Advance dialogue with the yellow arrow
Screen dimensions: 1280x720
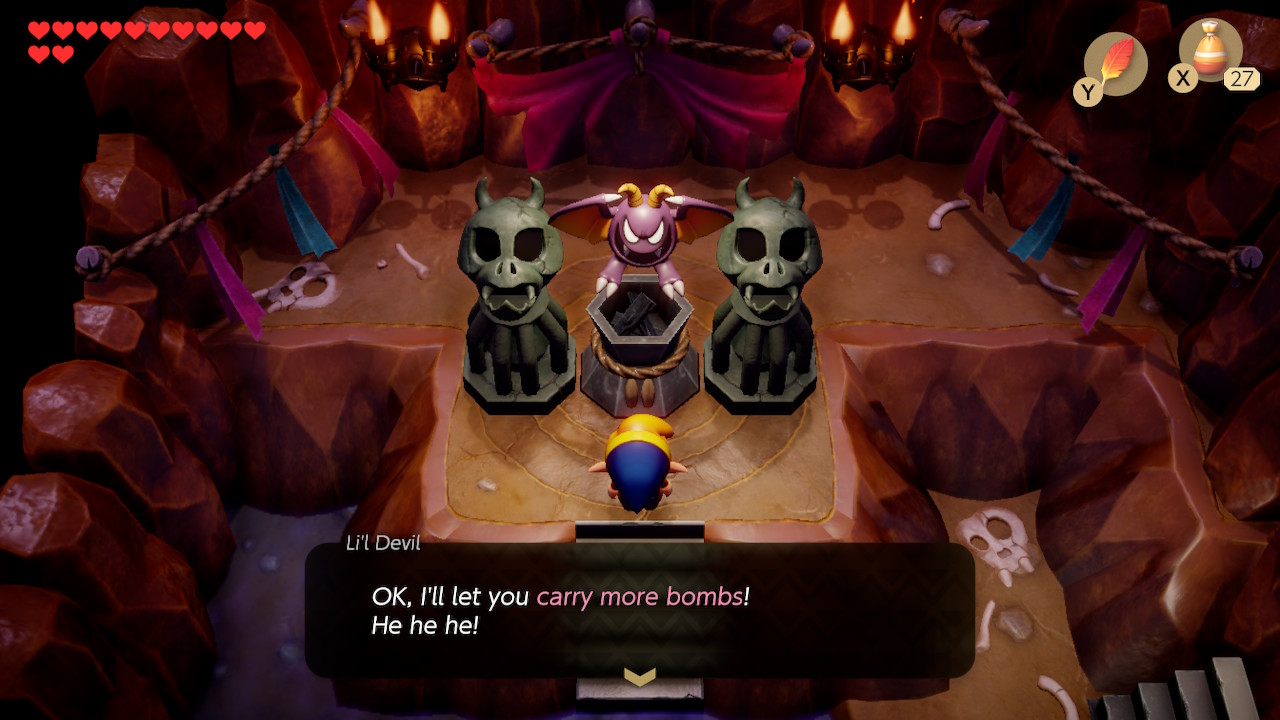(639, 677)
